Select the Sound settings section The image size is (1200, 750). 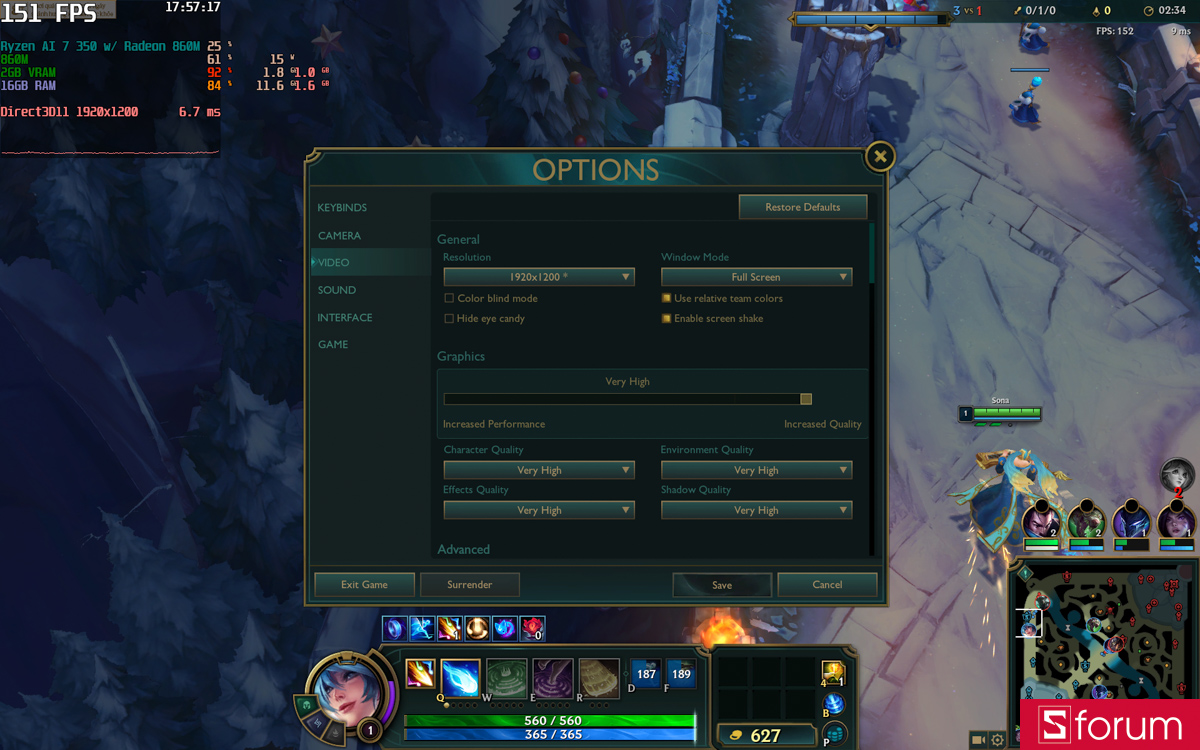click(x=337, y=290)
